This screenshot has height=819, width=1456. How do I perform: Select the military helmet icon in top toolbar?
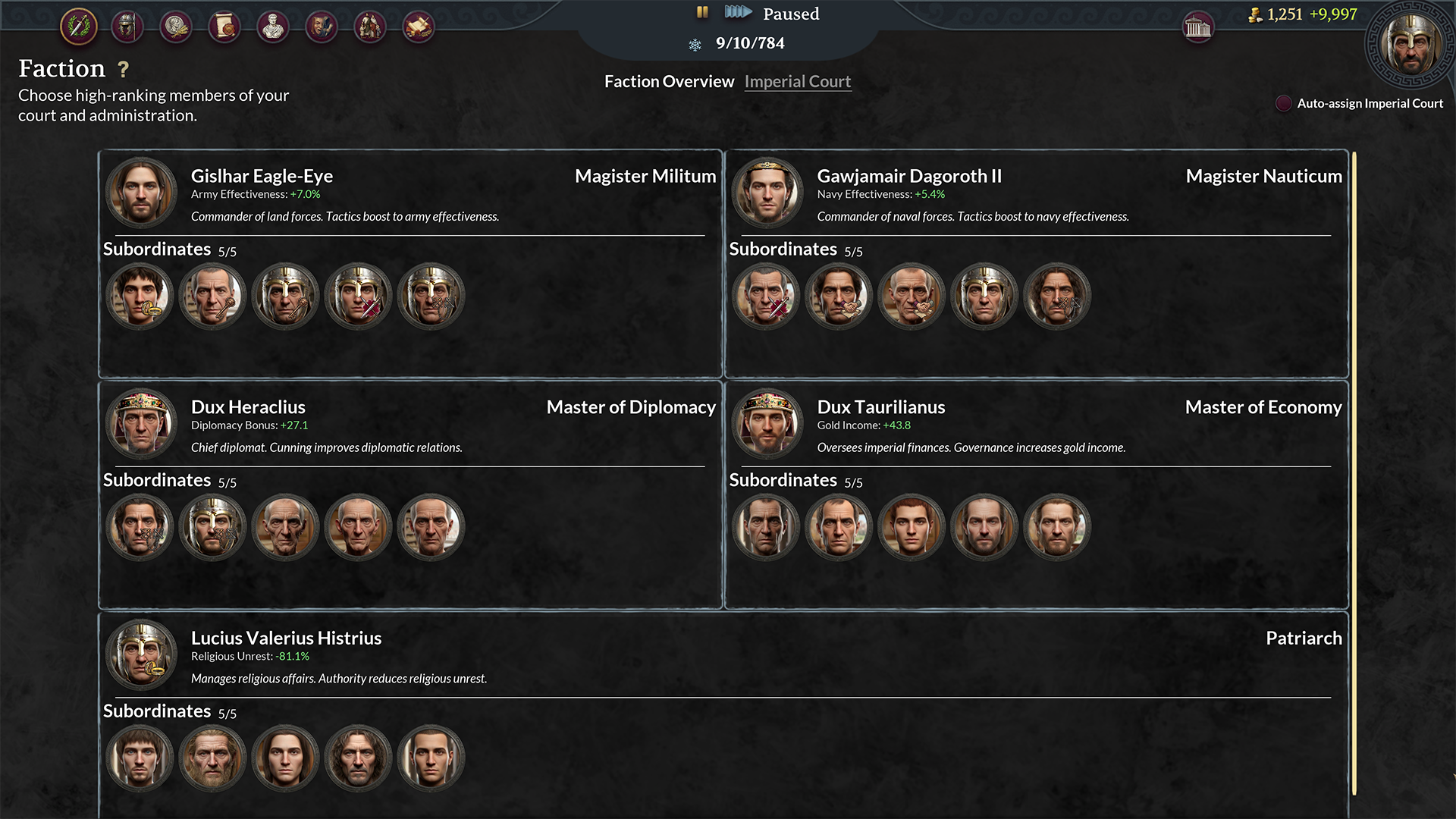point(127,27)
